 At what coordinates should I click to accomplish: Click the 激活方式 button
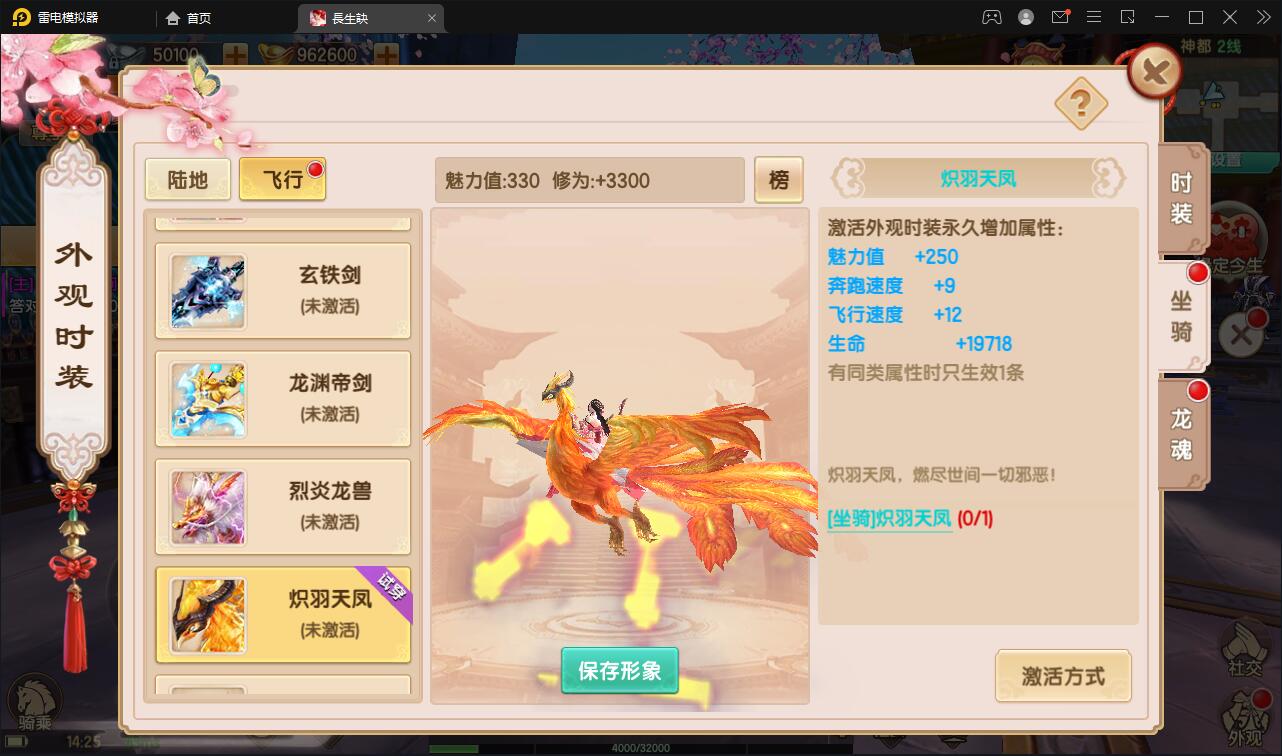1063,676
